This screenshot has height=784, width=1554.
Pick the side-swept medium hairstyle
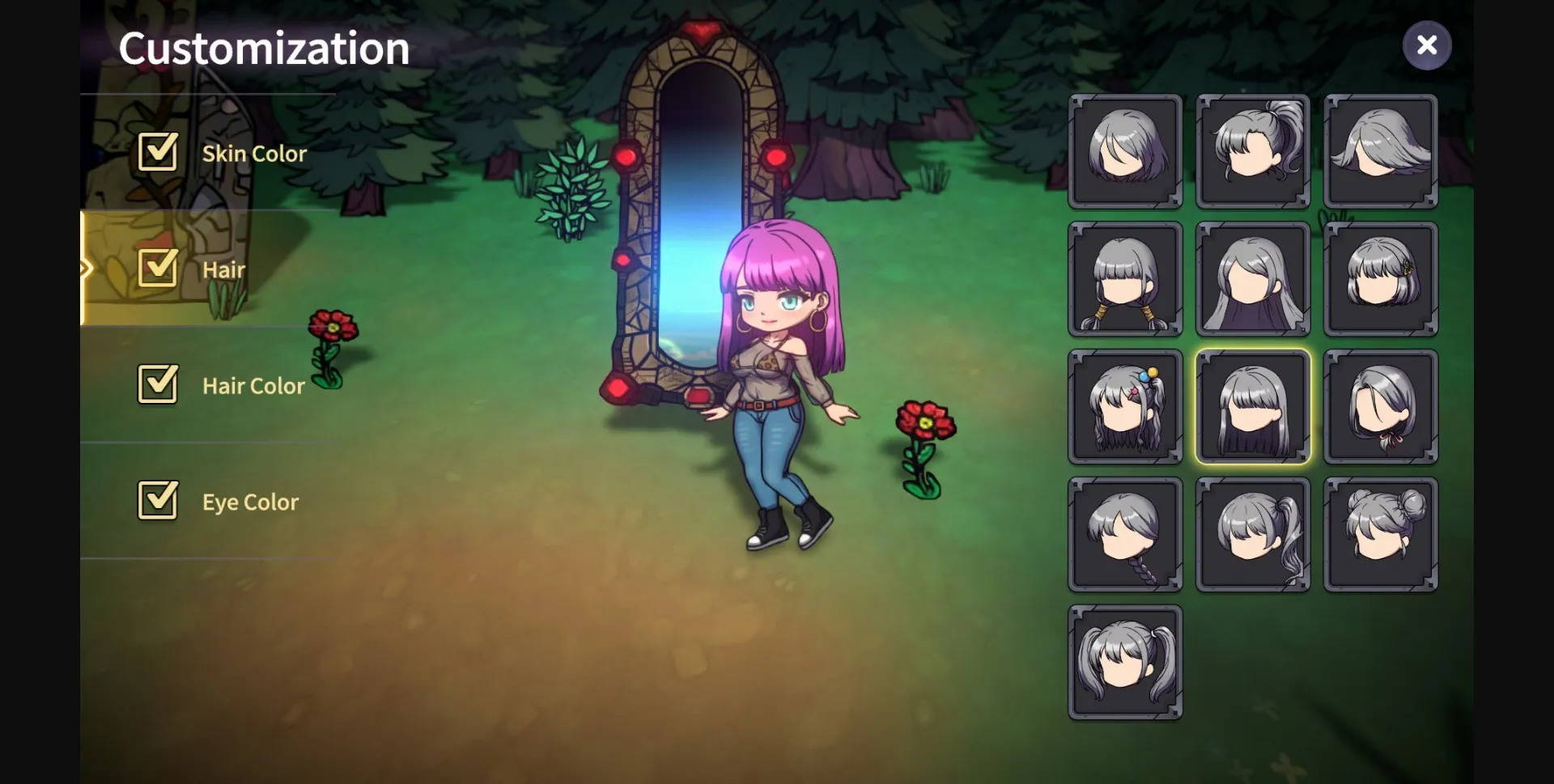click(1379, 152)
